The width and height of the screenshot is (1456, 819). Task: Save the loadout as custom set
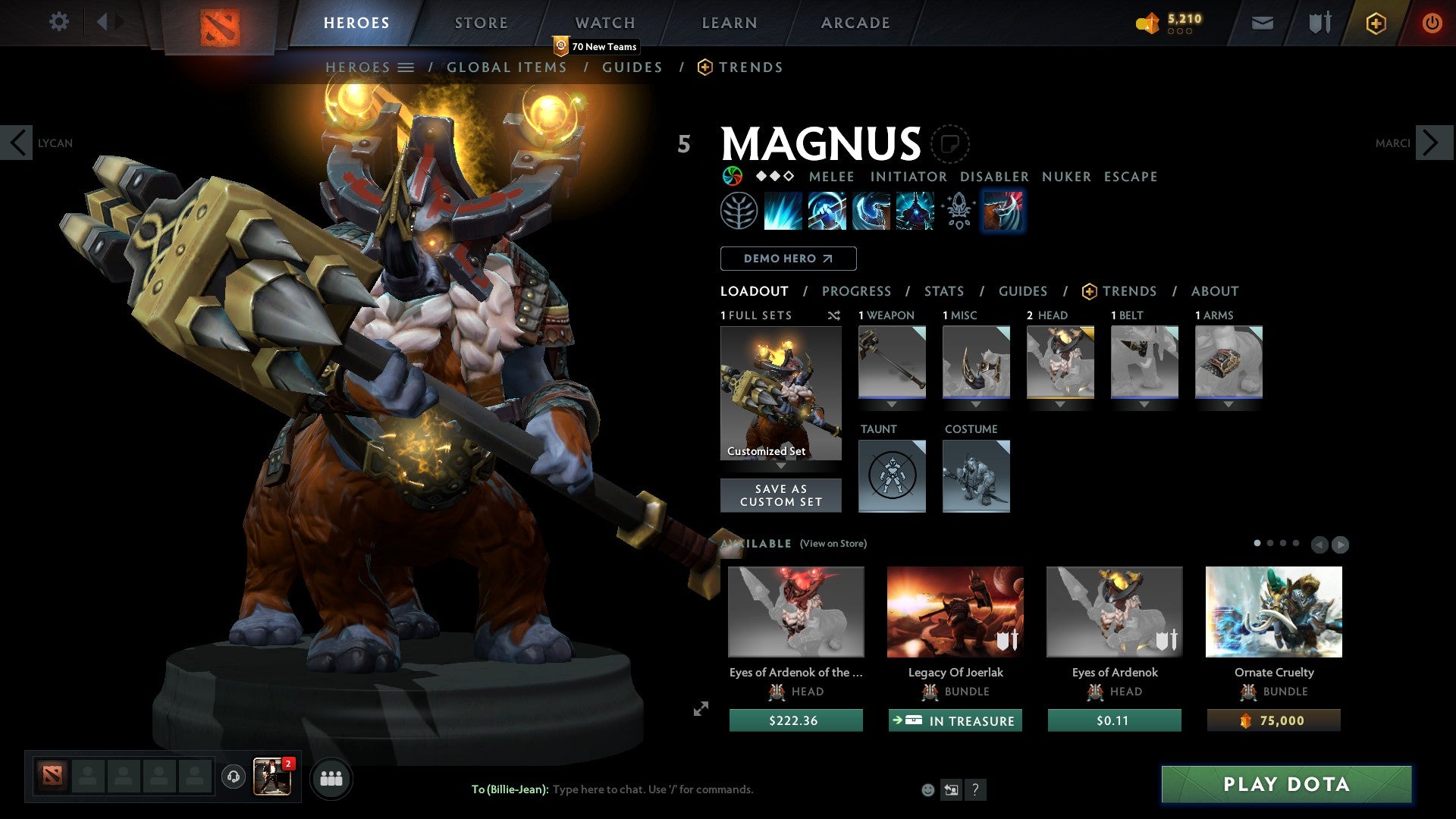[780, 495]
